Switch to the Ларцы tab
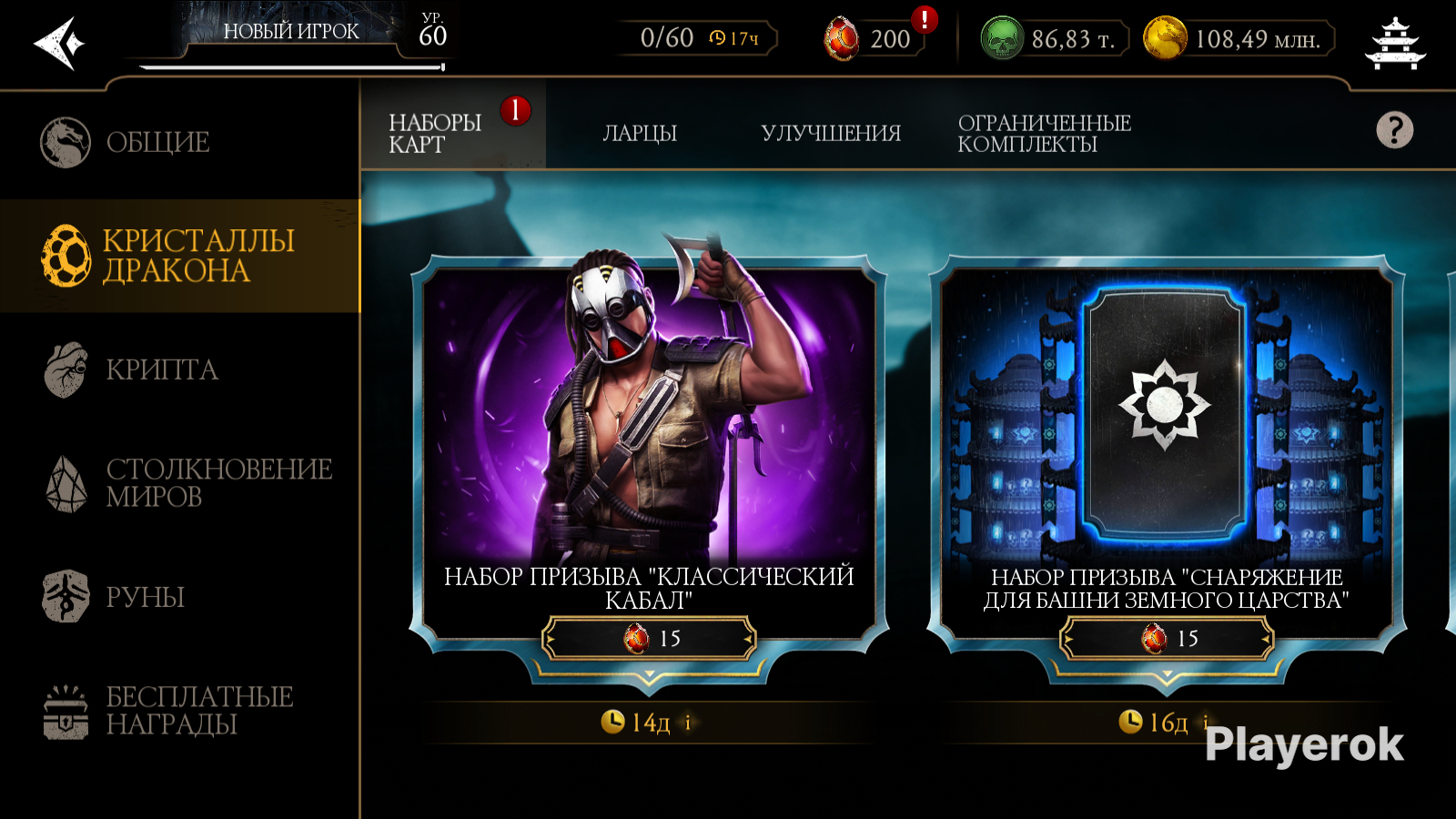Image resolution: width=1456 pixels, height=819 pixels. click(x=640, y=133)
